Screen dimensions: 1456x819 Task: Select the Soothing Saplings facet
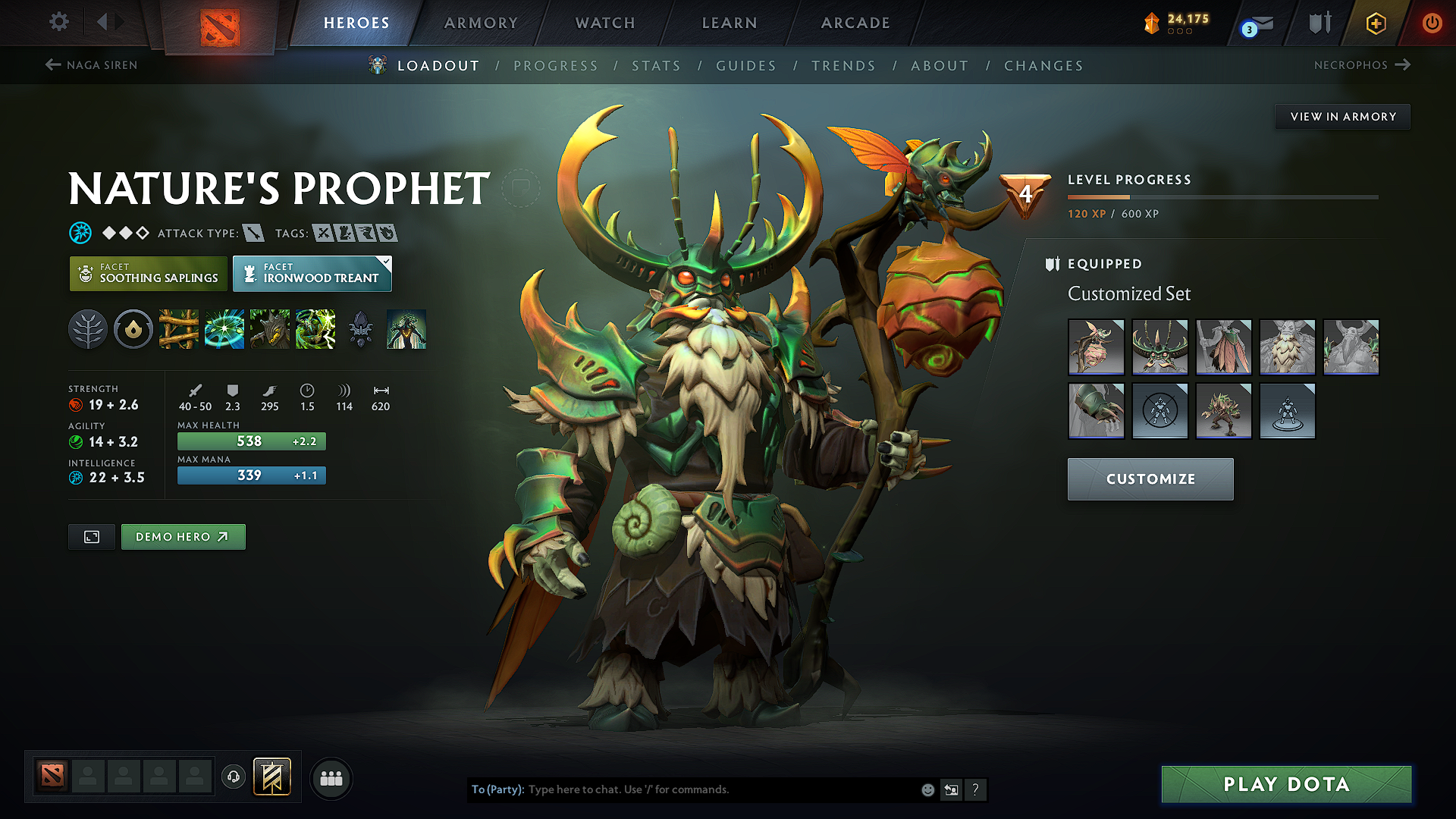click(x=147, y=273)
